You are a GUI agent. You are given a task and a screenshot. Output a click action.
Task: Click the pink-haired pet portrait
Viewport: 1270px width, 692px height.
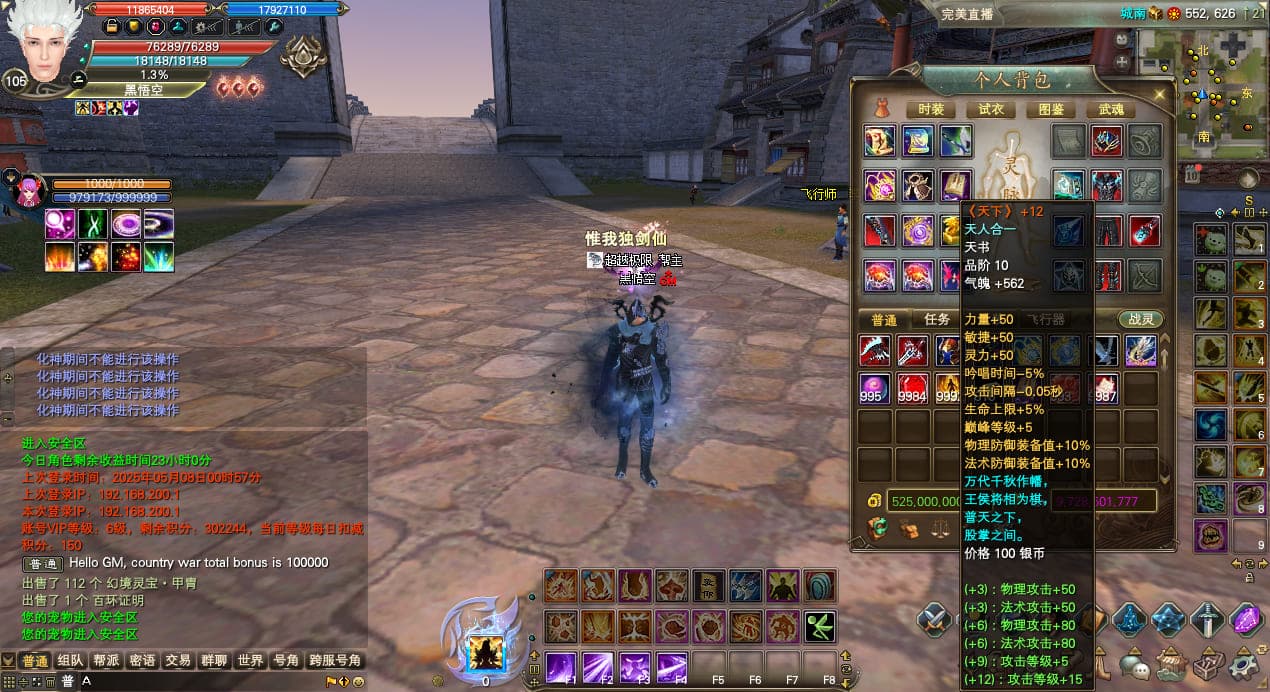[30, 190]
